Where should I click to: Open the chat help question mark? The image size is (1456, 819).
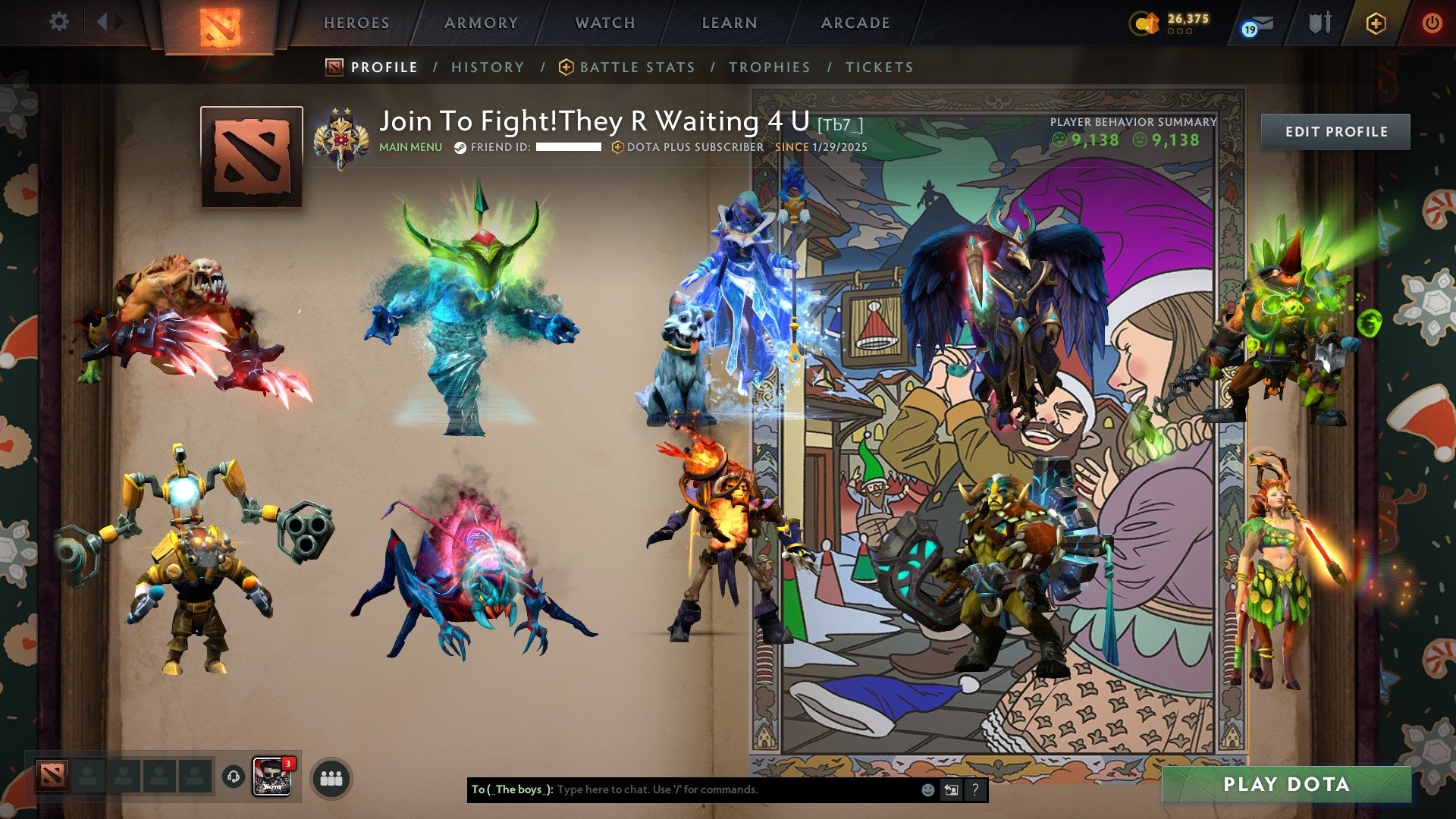(974, 789)
